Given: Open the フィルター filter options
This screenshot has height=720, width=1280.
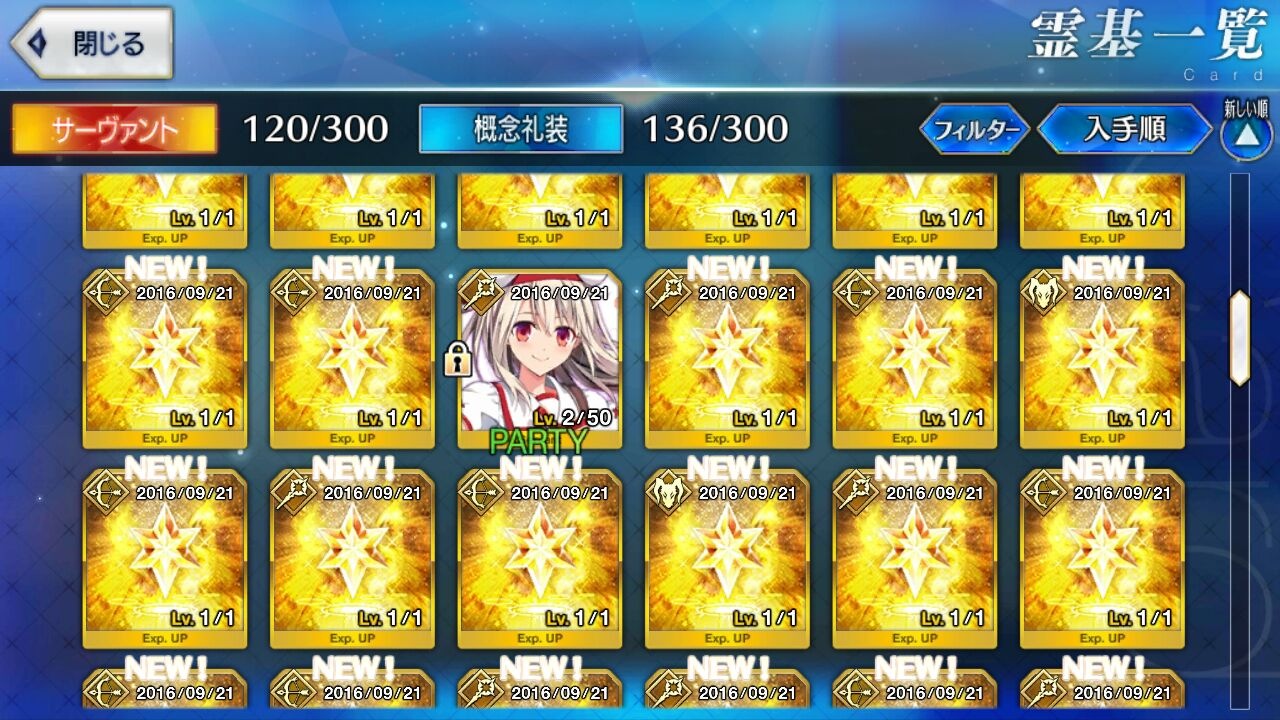Looking at the screenshot, I should [x=974, y=130].
